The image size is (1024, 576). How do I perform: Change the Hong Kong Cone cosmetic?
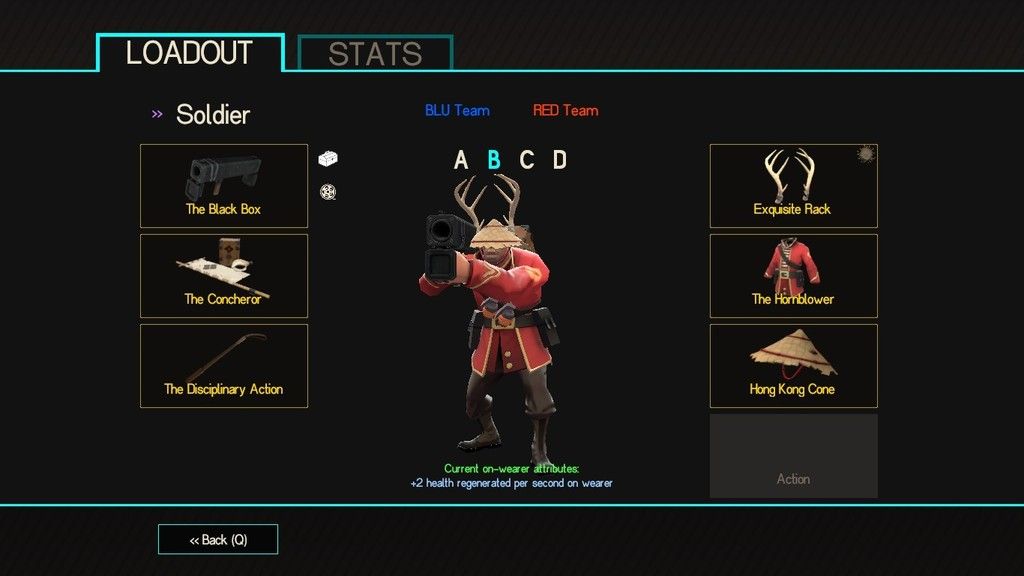[793, 366]
